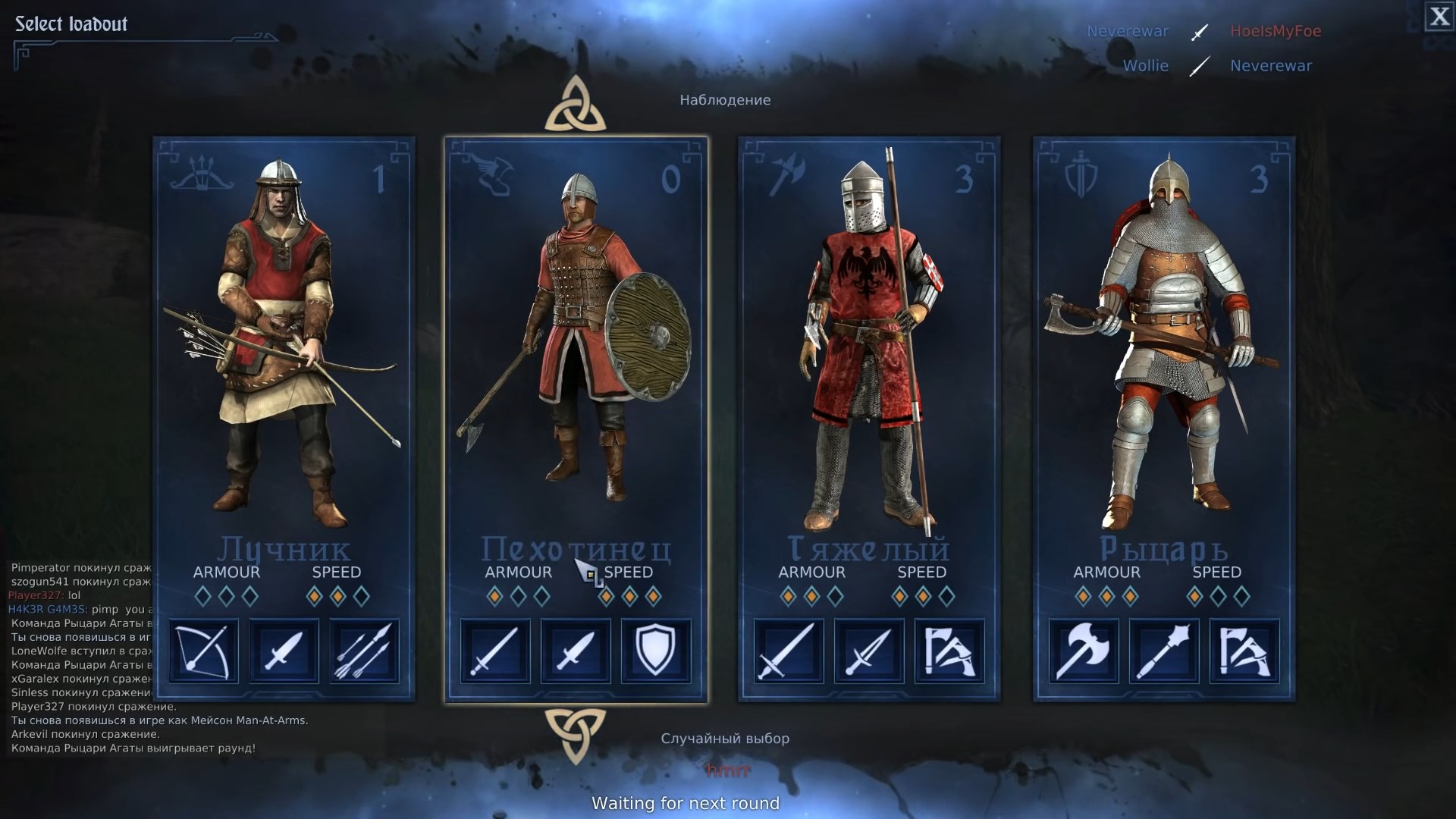This screenshot has height=819, width=1456.
Task: Select the arrows icon in the archer loadout
Action: [x=364, y=651]
